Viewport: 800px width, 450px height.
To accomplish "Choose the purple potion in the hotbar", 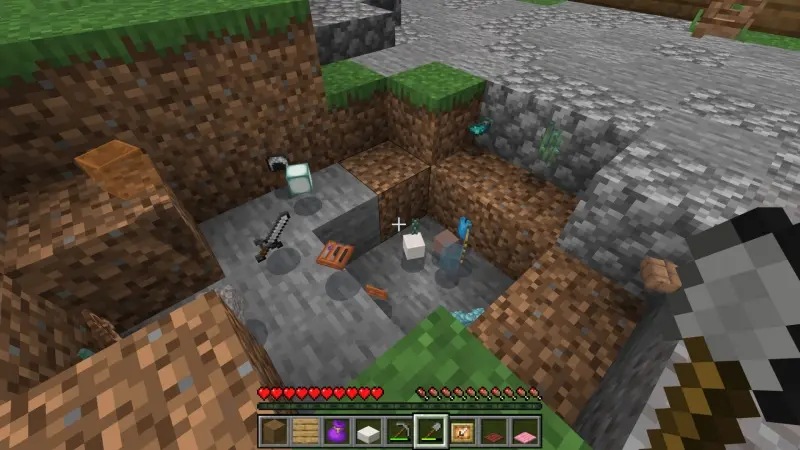I will point(337,432).
